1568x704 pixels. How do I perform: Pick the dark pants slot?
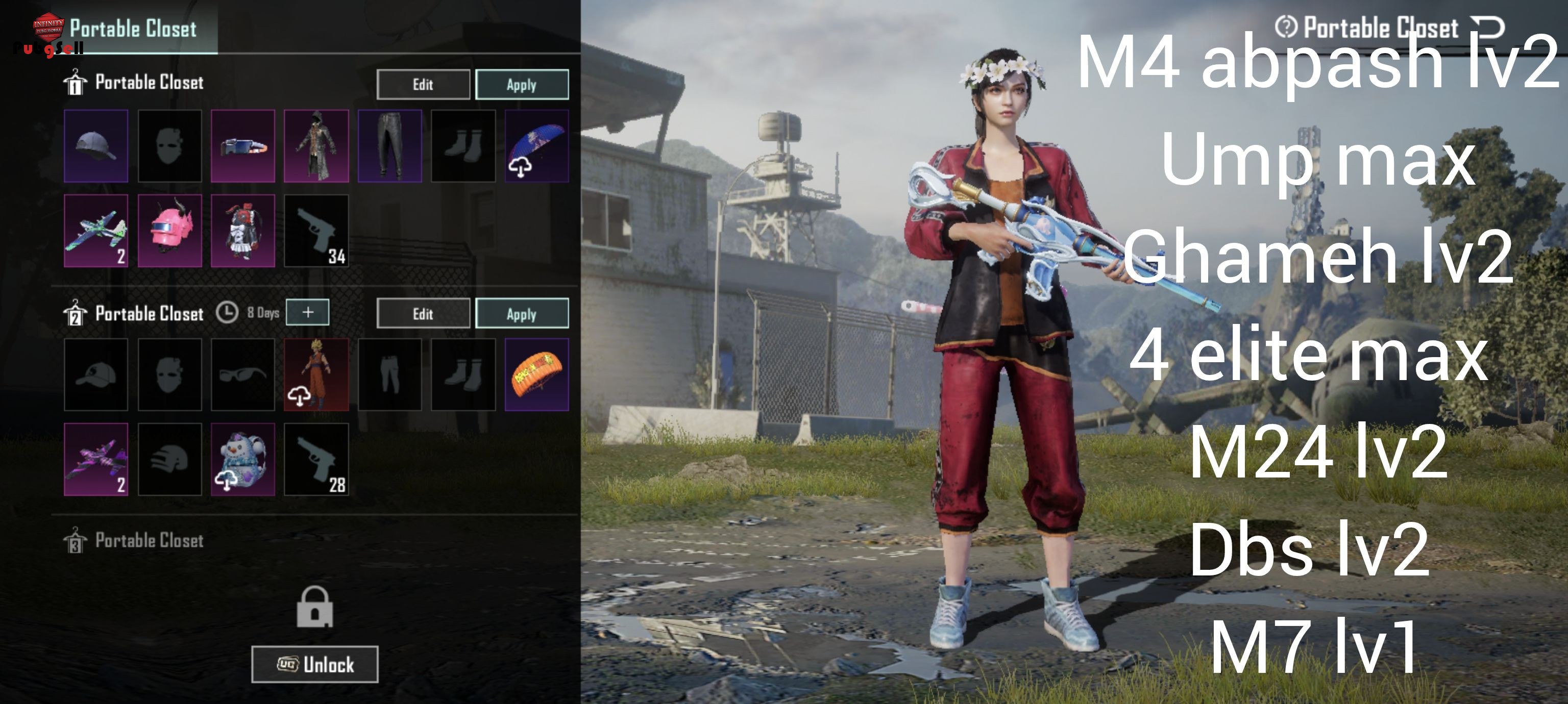tap(389, 146)
